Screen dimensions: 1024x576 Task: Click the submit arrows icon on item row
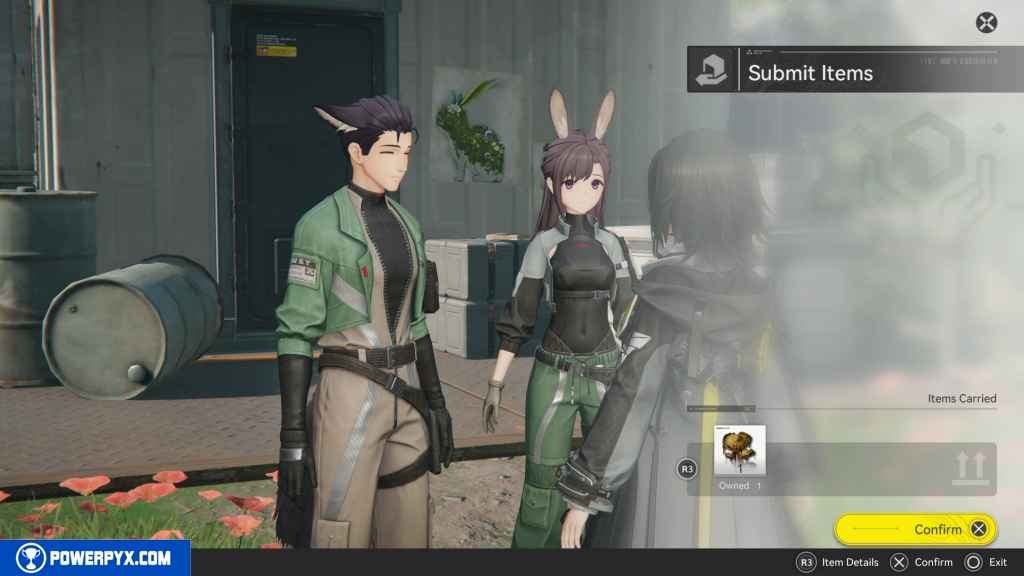tap(970, 467)
